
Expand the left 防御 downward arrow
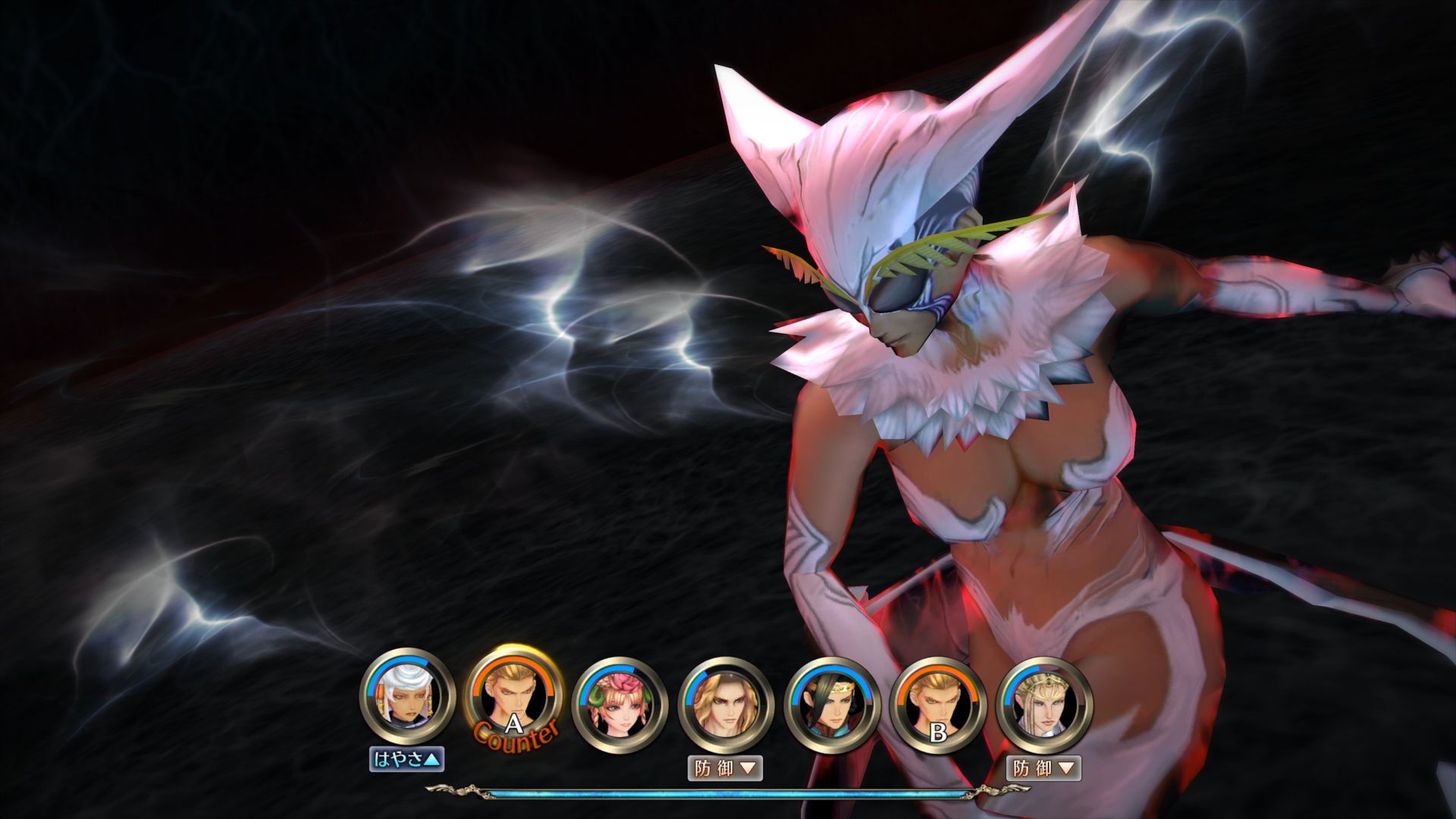point(748,768)
